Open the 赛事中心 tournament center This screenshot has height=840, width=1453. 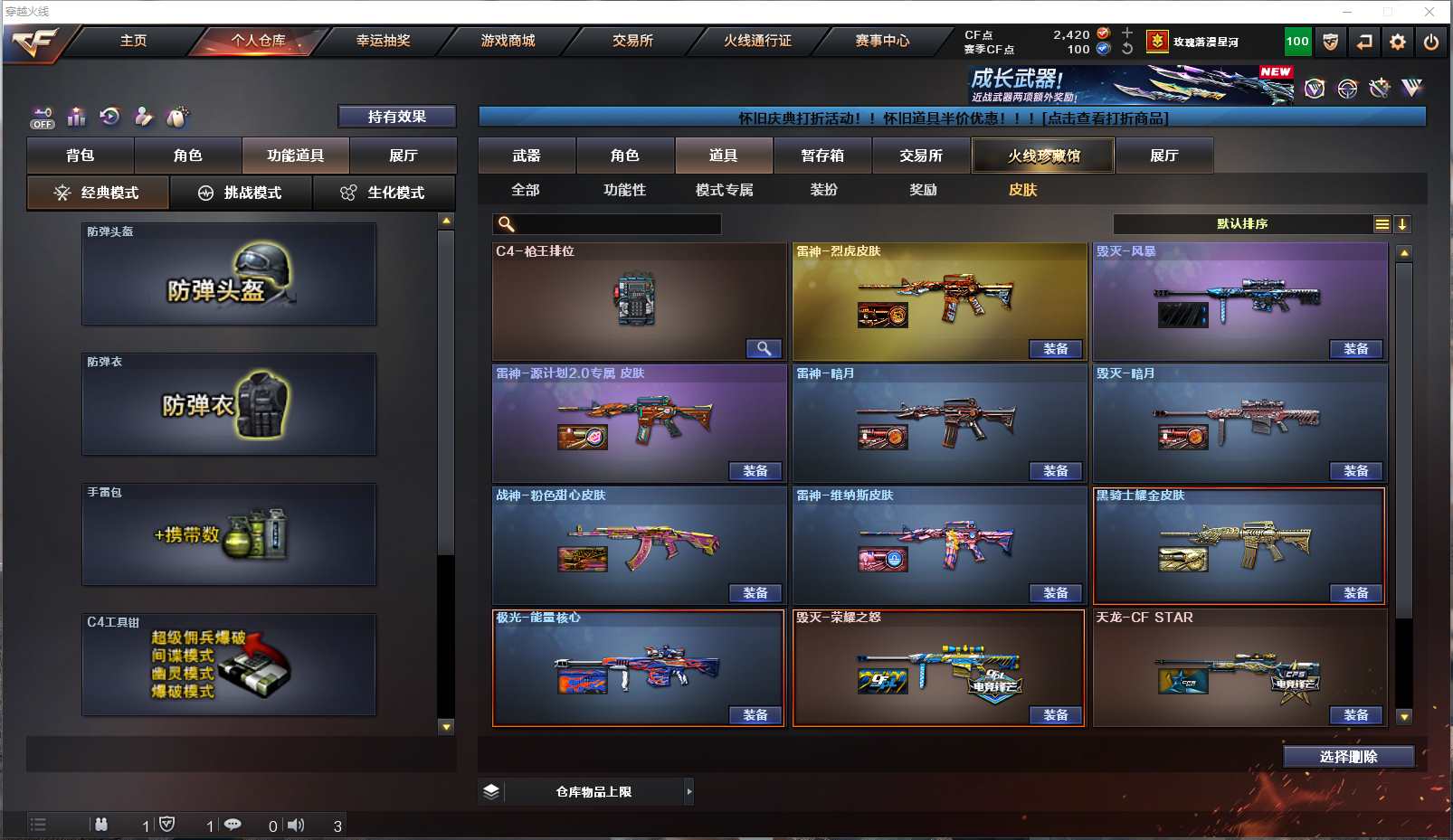[882, 41]
